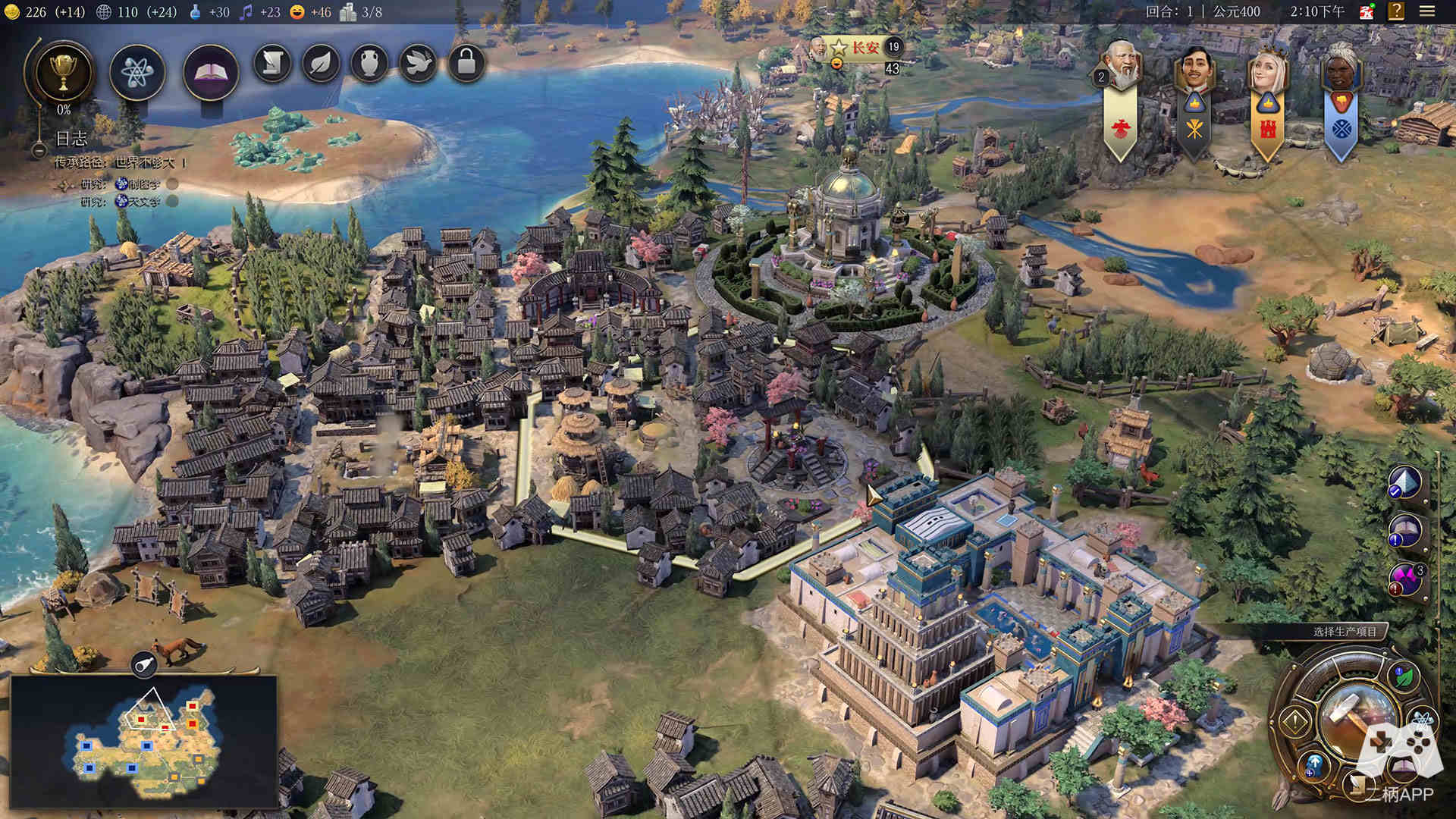Collapse the 日志 quest log
1456x819 pixels.
(x=39, y=150)
